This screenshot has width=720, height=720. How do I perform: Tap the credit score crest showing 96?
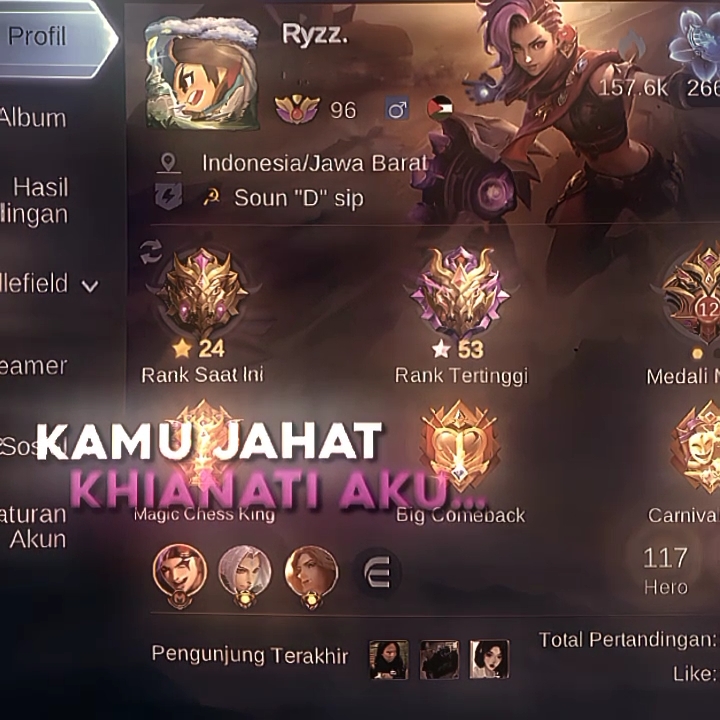click(x=297, y=109)
